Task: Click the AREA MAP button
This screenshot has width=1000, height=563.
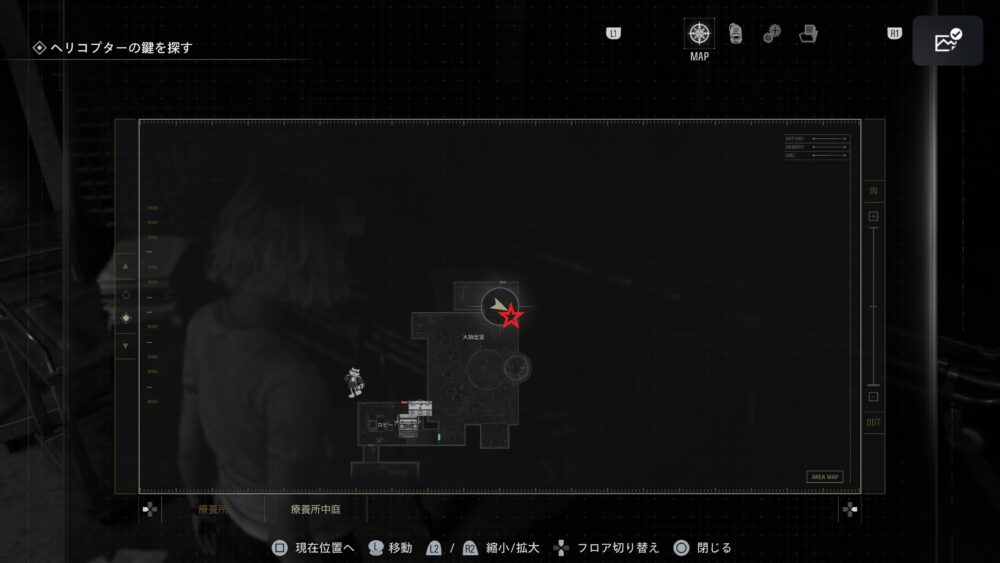Action: click(x=826, y=477)
